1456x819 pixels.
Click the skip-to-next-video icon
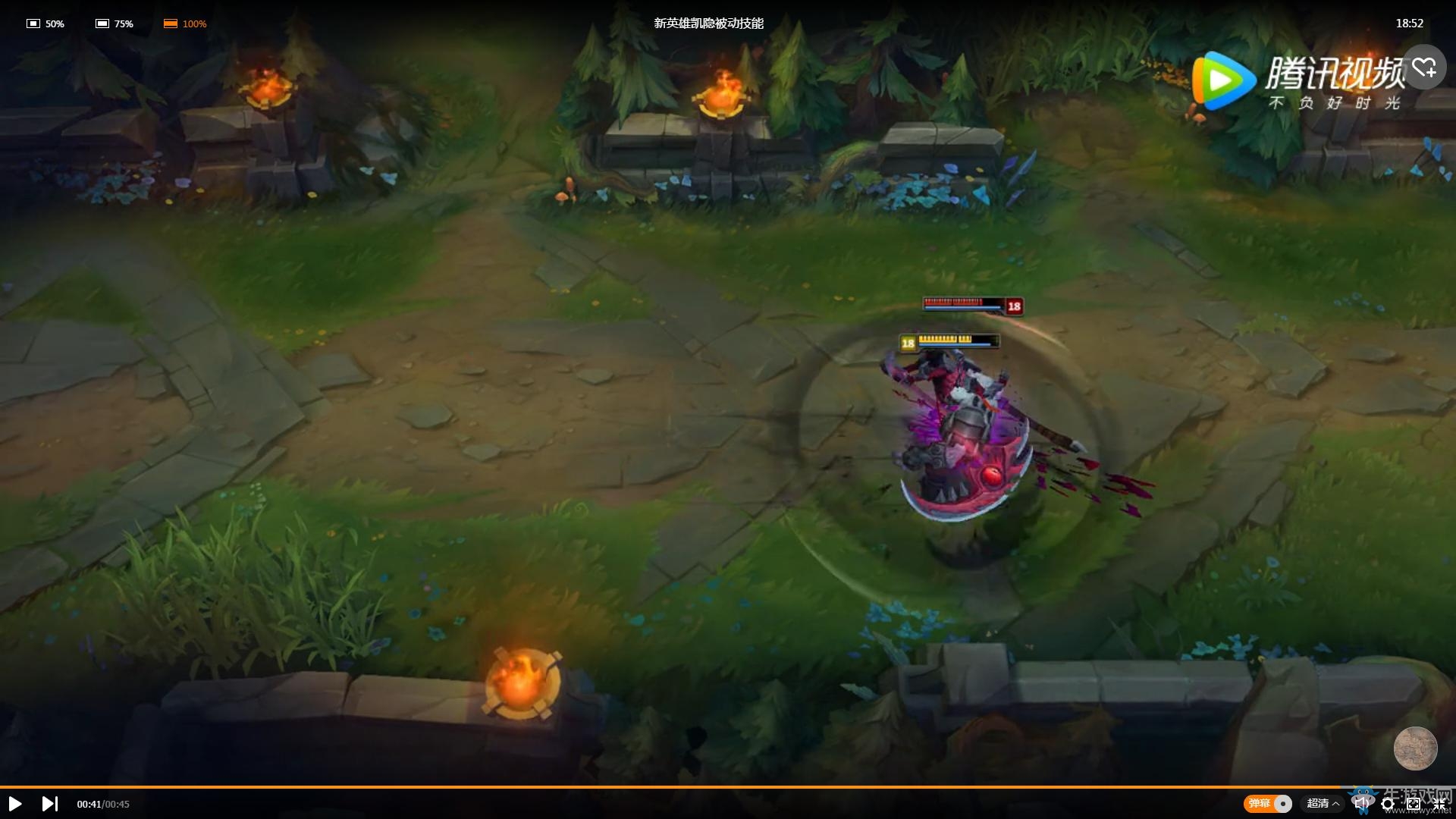pyautogui.click(x=50, y=803)
